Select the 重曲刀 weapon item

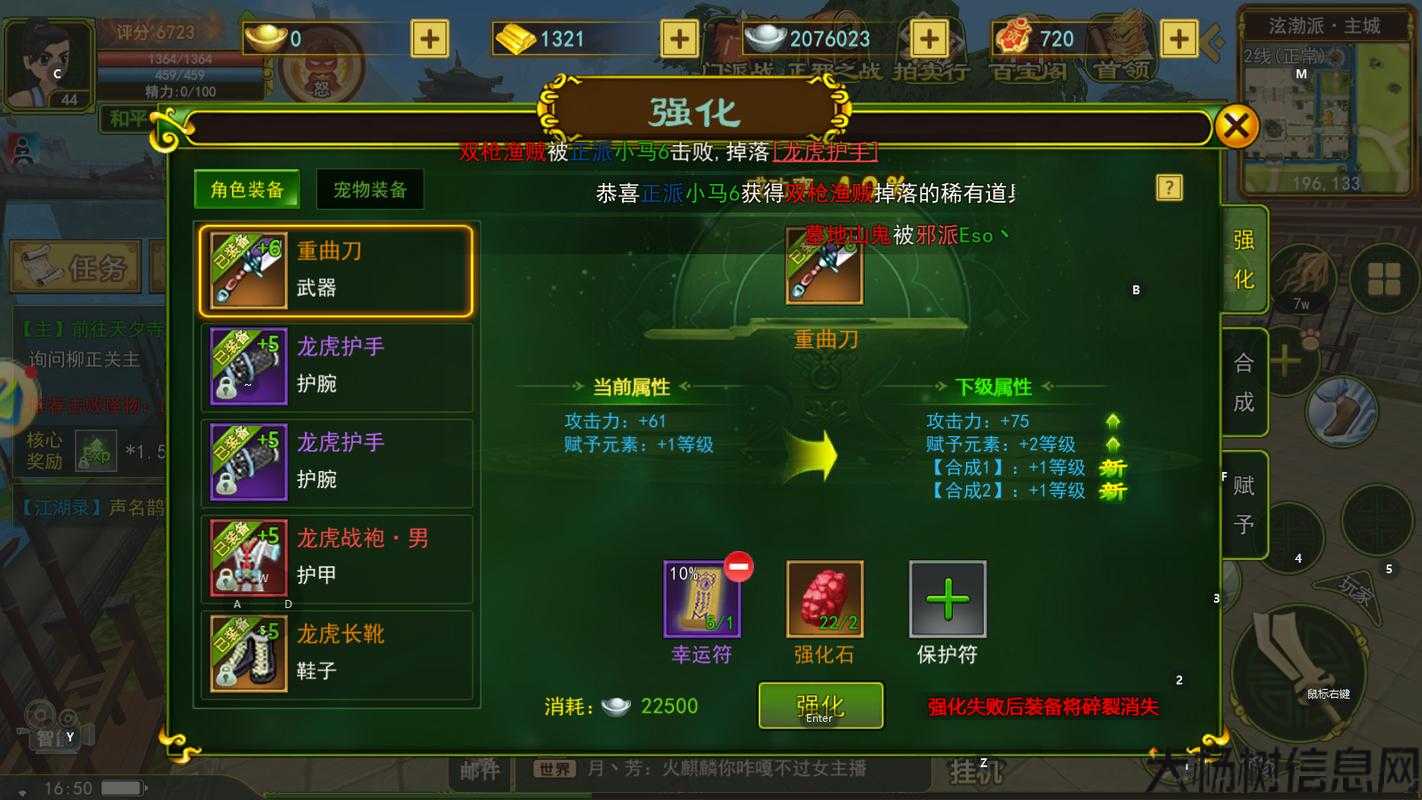tap(337, 271)
